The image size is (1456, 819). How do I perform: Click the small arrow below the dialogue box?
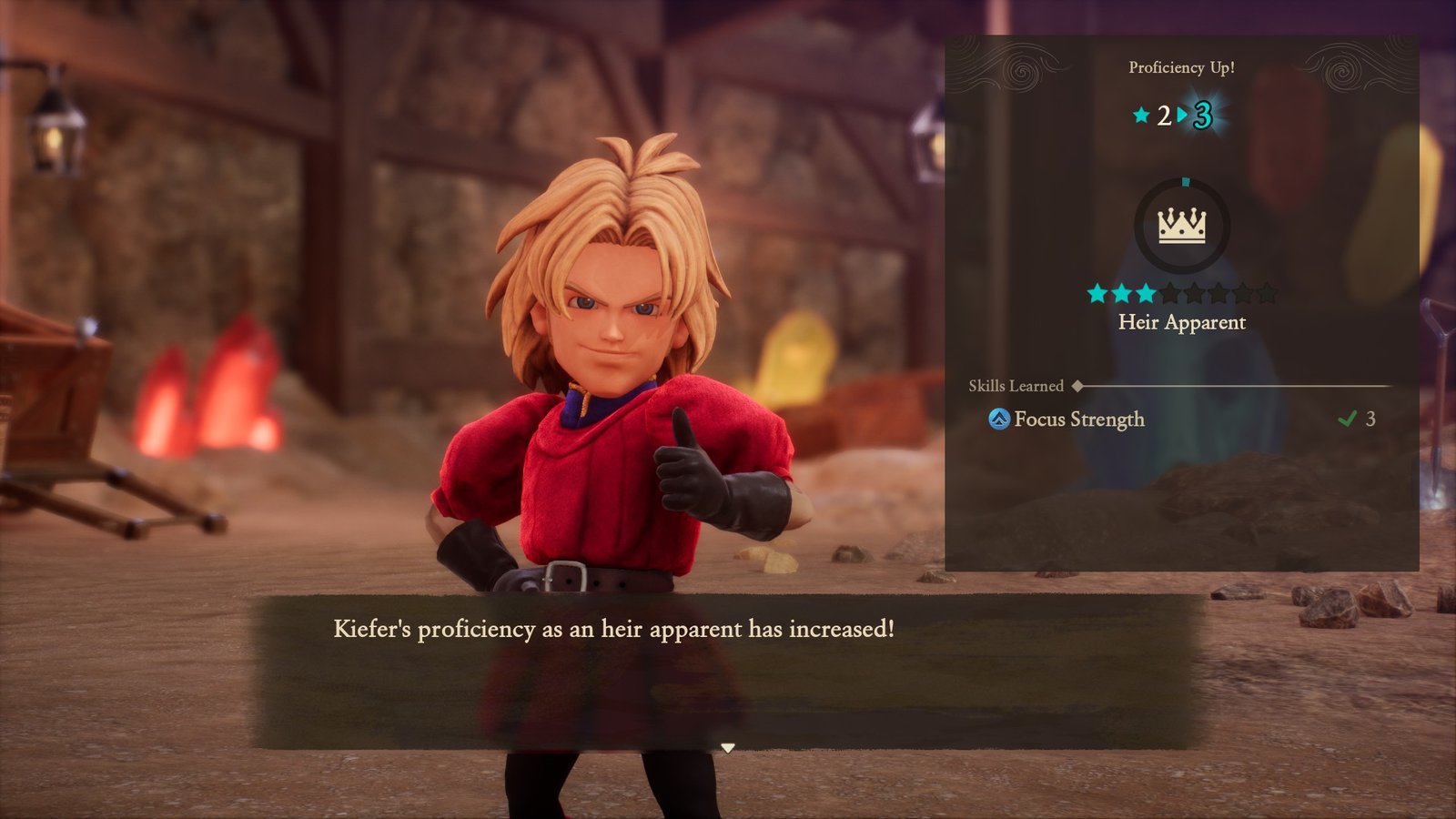tap(728, 748)
